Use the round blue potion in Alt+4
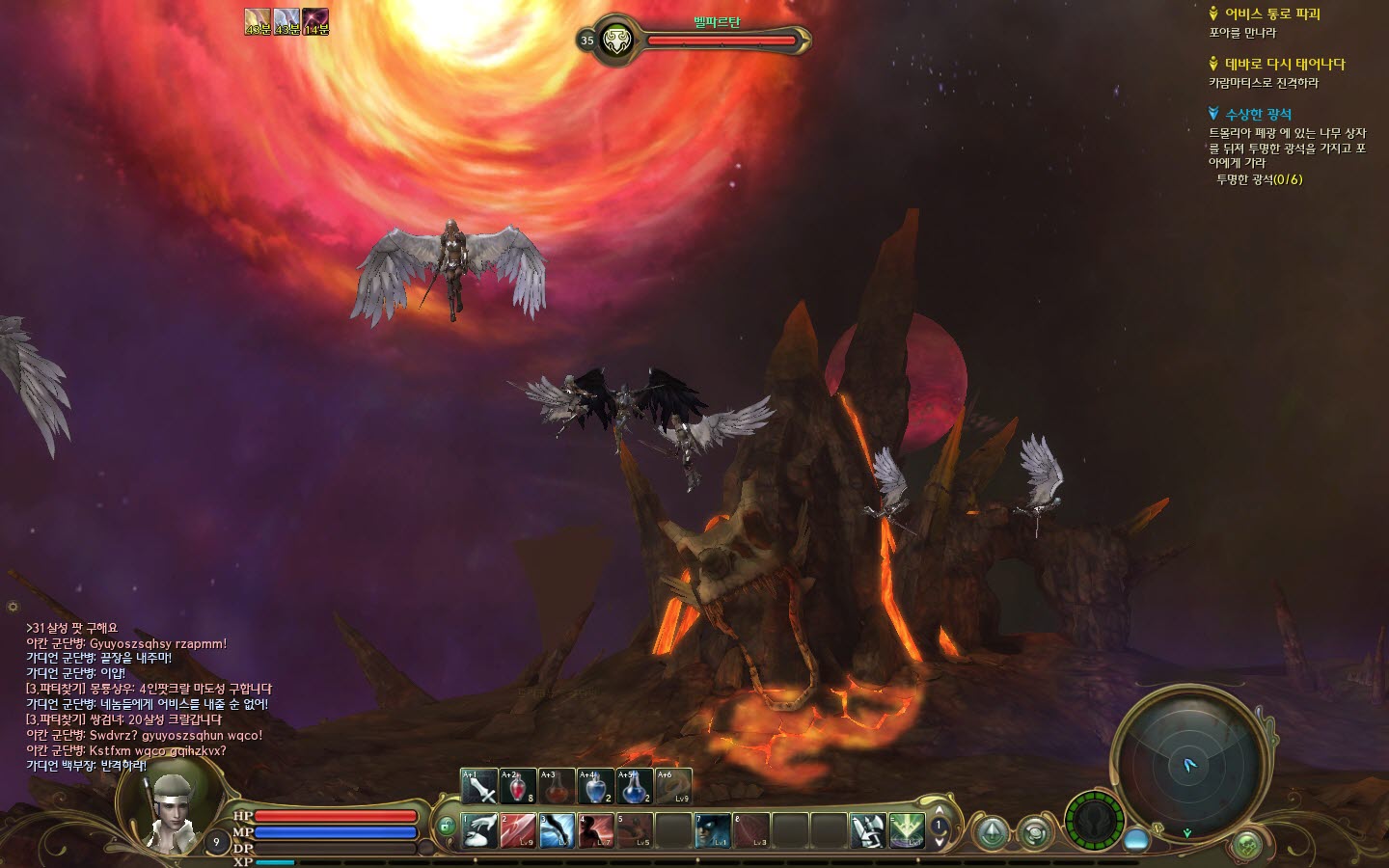The height and width of the screenshot is (868, 1389). (595, 787)
